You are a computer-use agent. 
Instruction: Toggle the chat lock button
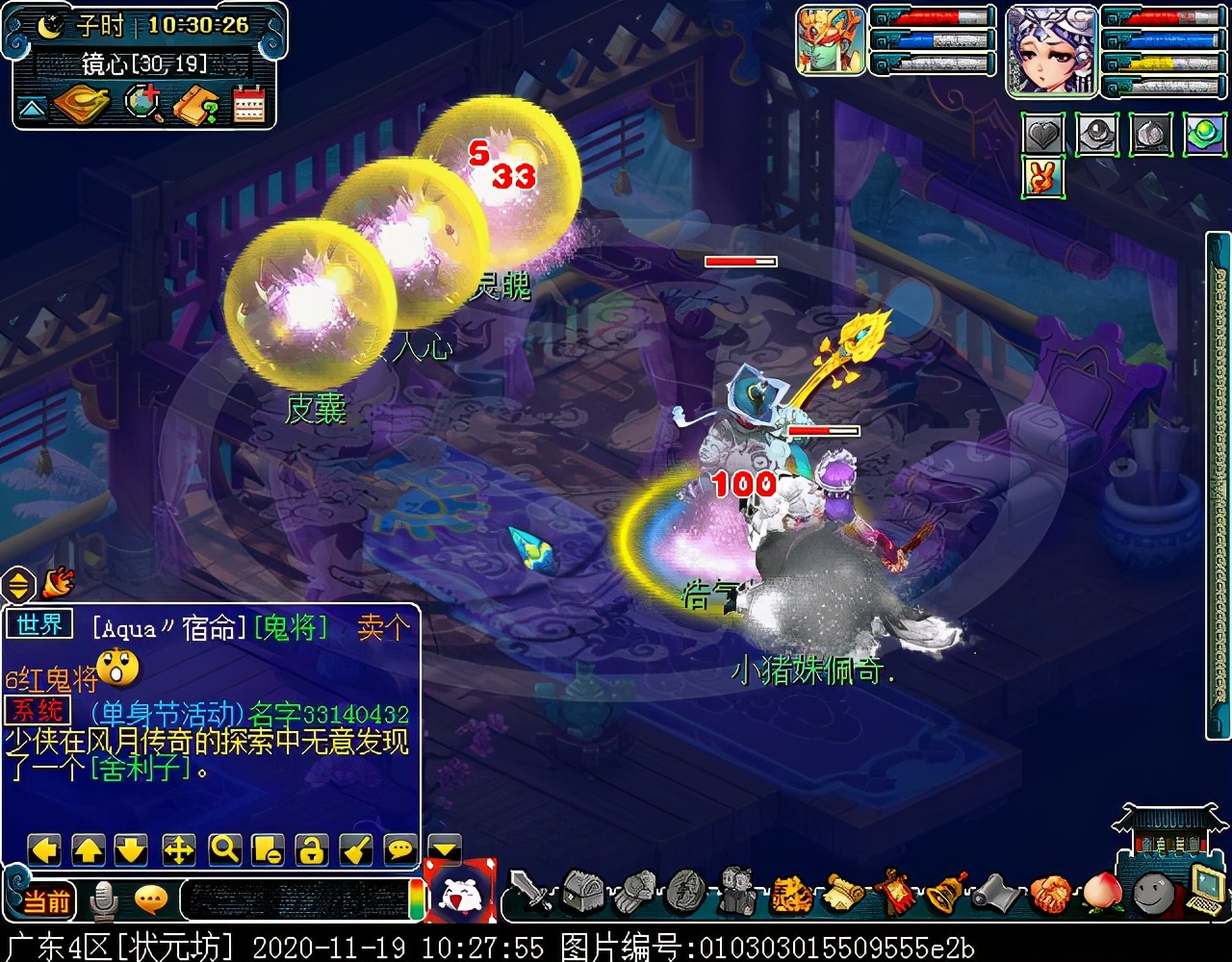(310, 849)
